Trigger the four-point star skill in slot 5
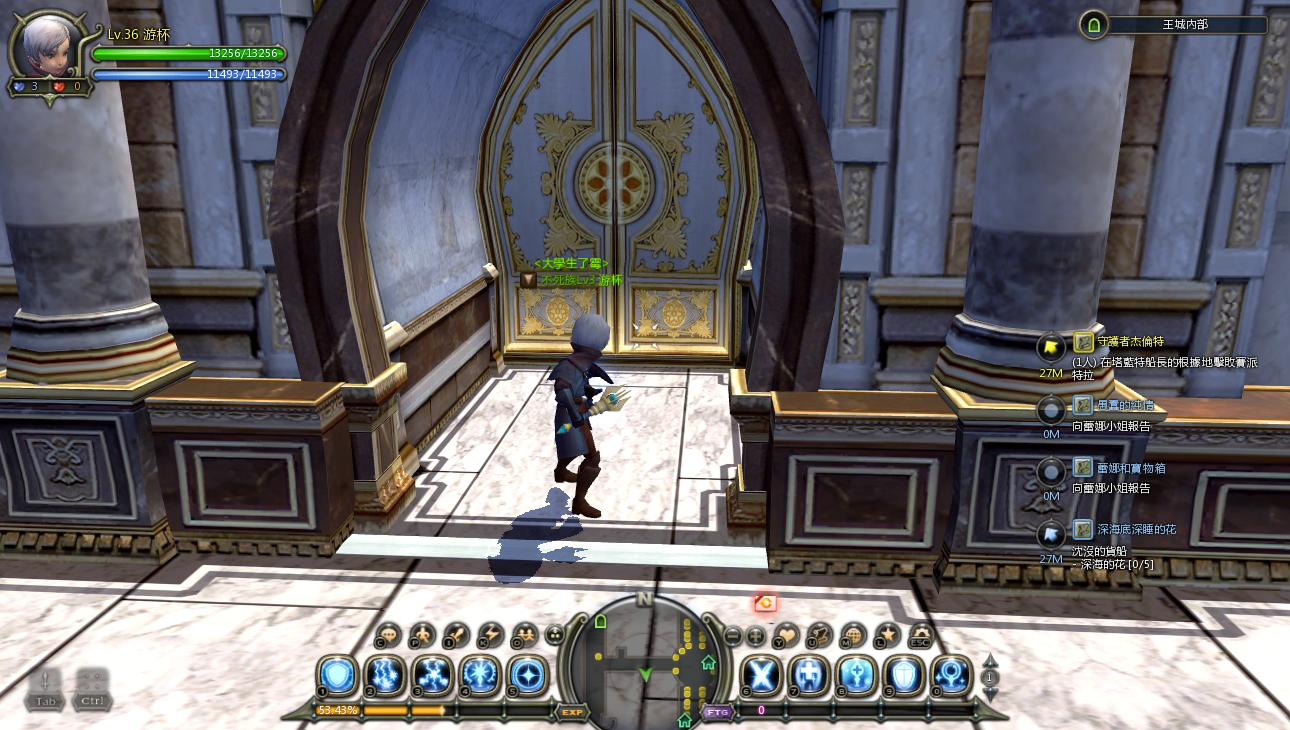 click(526, 675)
